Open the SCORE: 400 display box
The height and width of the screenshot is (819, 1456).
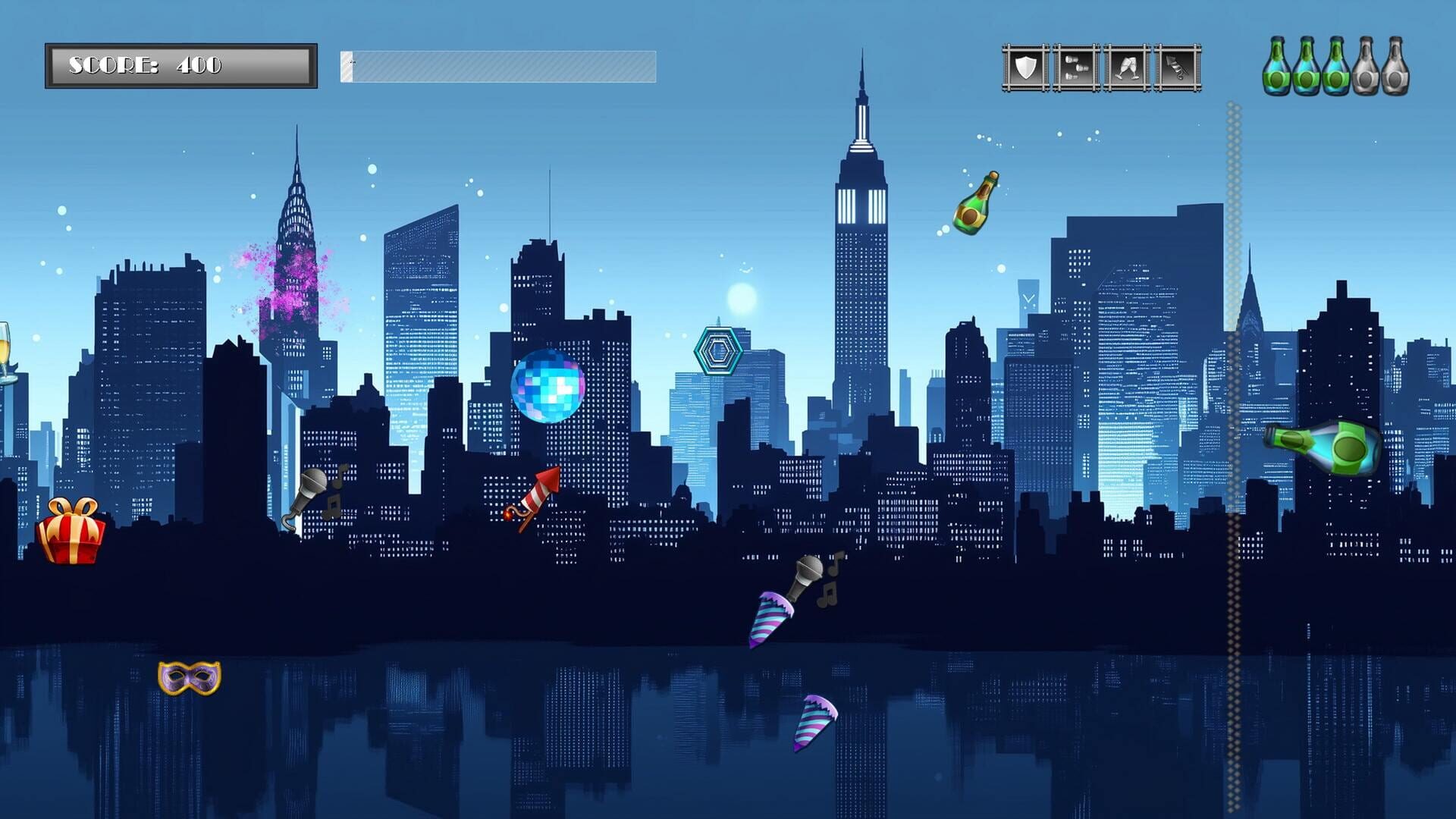pyautogui.click(x=180, y=64)
